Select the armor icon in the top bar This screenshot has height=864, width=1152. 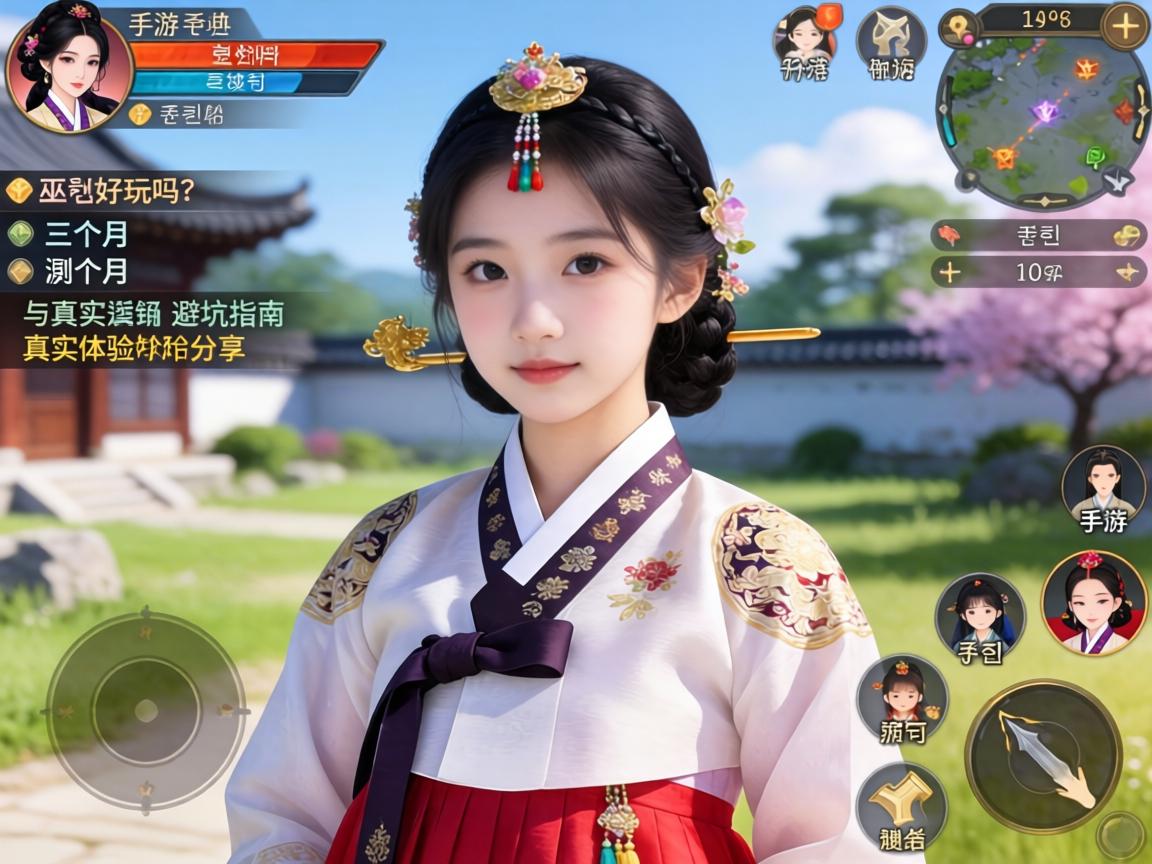(891, 42)
